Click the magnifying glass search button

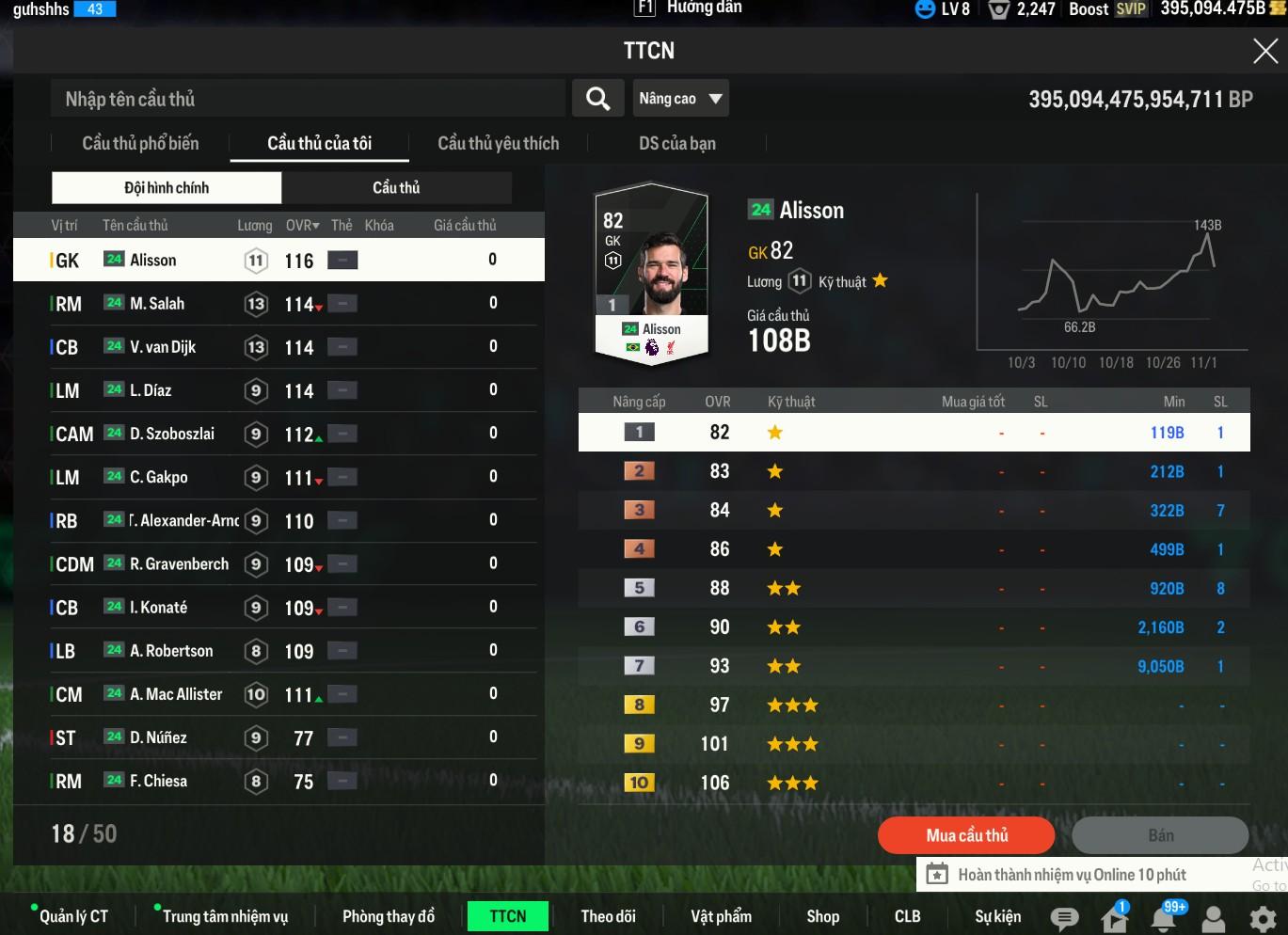tap(597, 99)
